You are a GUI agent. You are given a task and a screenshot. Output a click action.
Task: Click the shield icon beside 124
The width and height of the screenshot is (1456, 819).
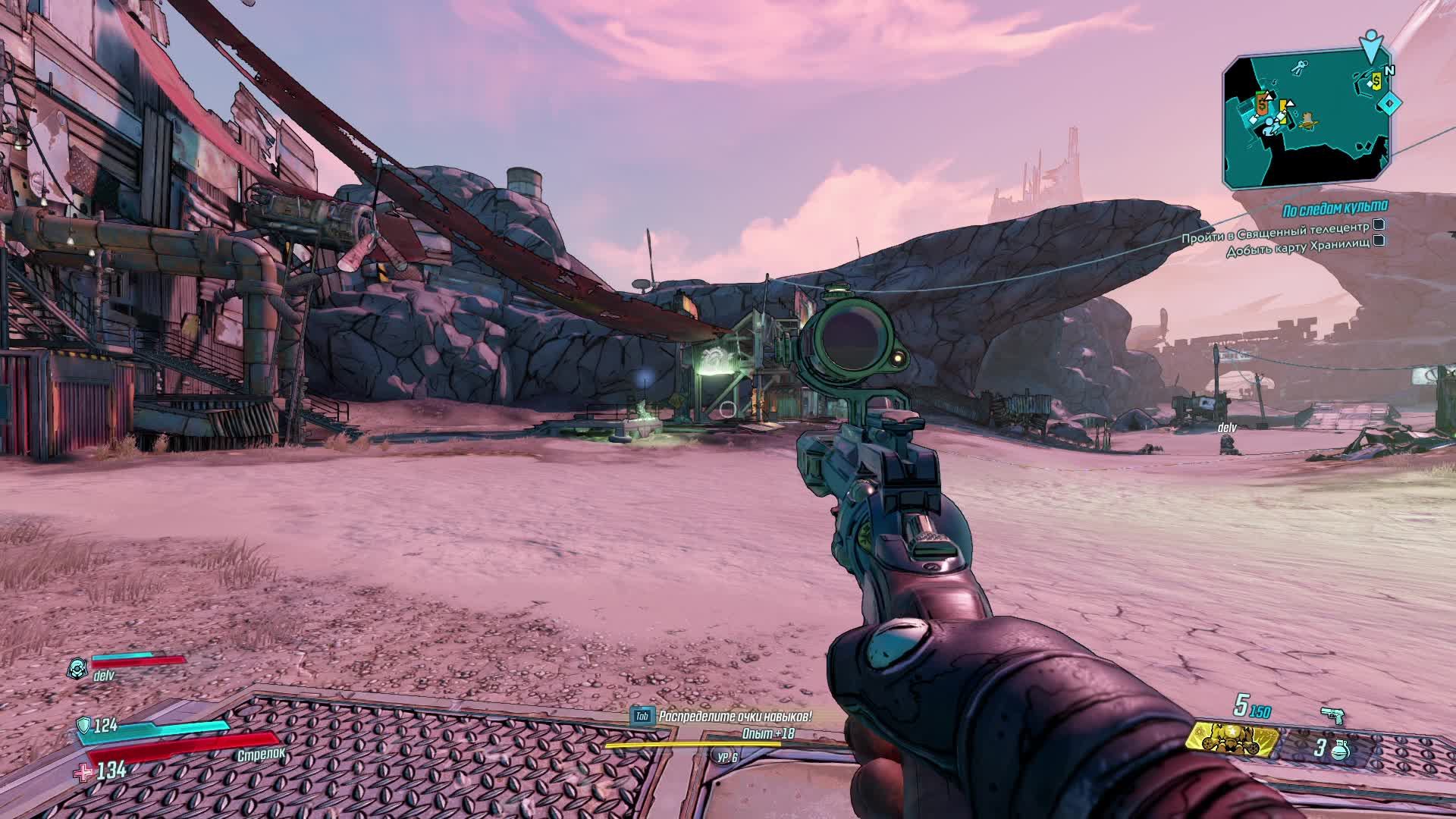[x=83, y=726]
